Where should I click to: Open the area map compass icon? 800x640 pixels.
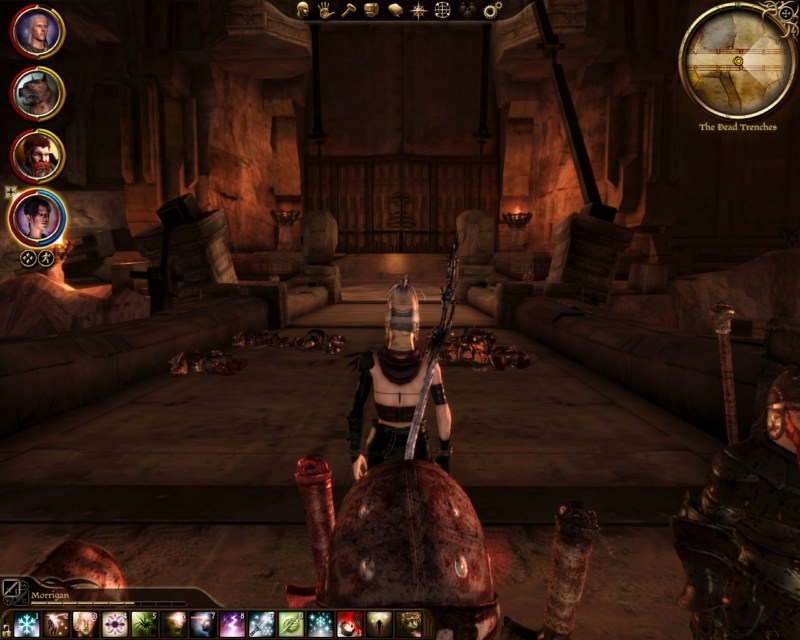click(x=418, y=10)
